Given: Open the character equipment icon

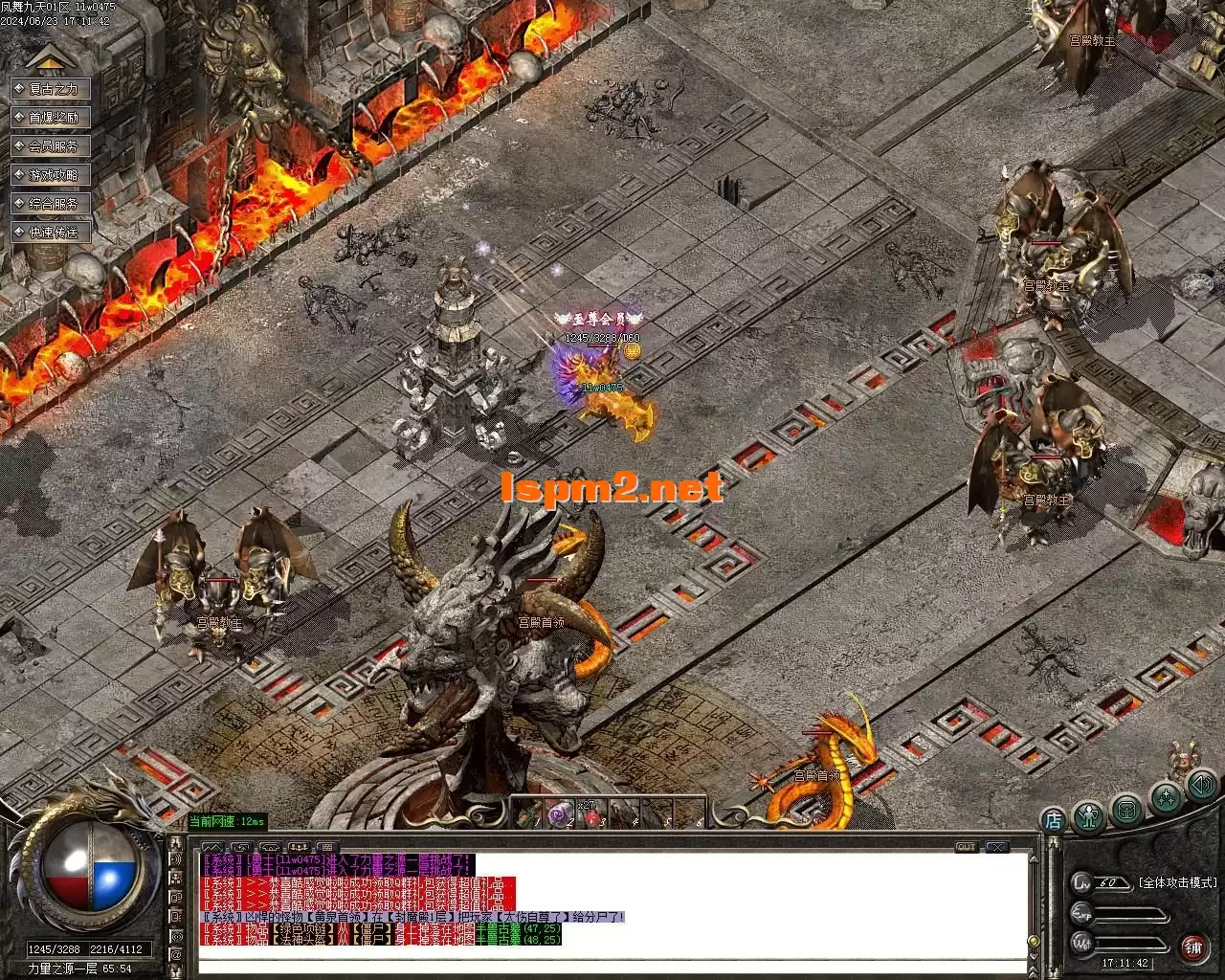Looking at the screenshot, I should click(1090, 816).
